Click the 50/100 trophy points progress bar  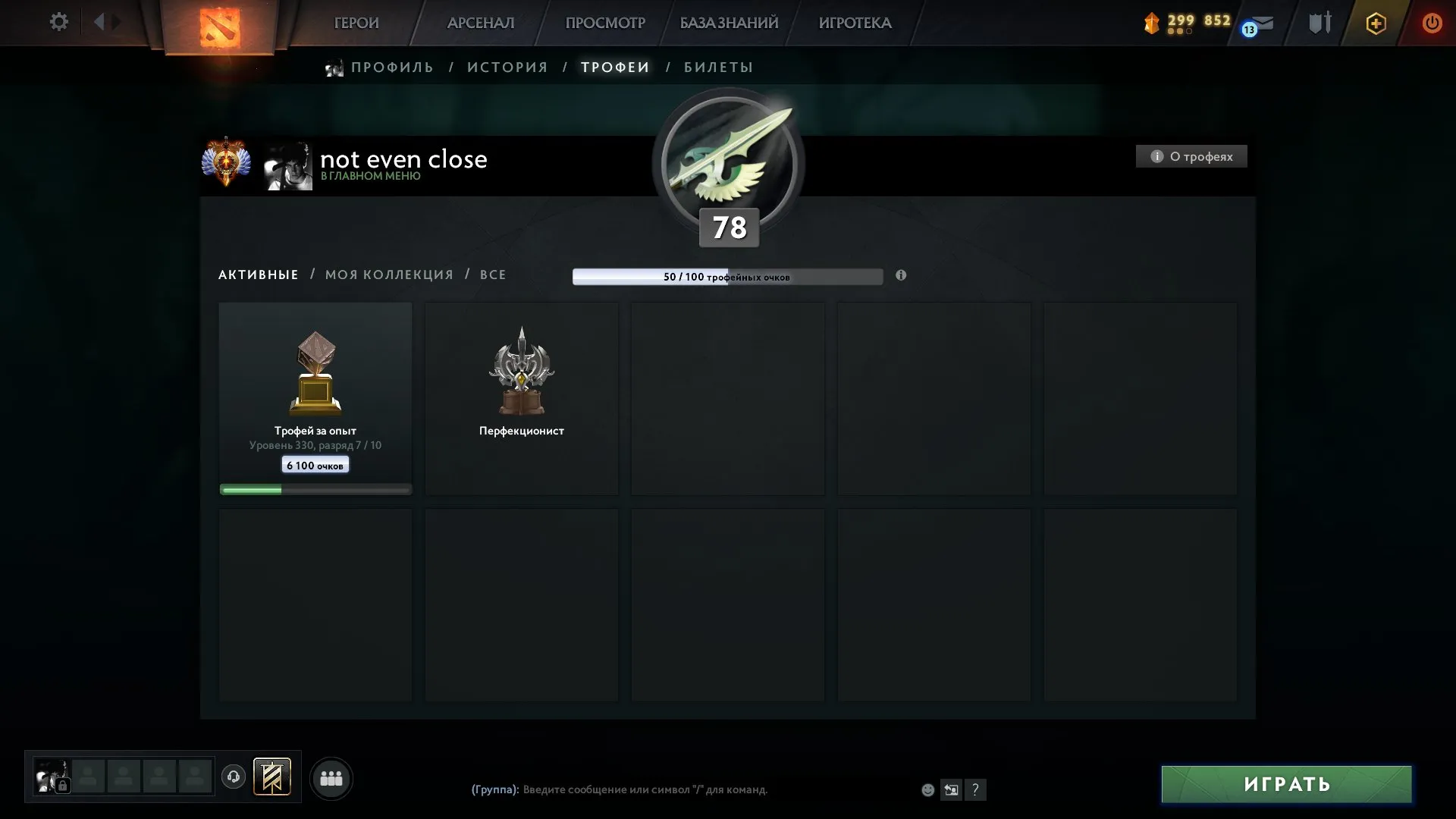pyautogui.click(x=728, y=277)
